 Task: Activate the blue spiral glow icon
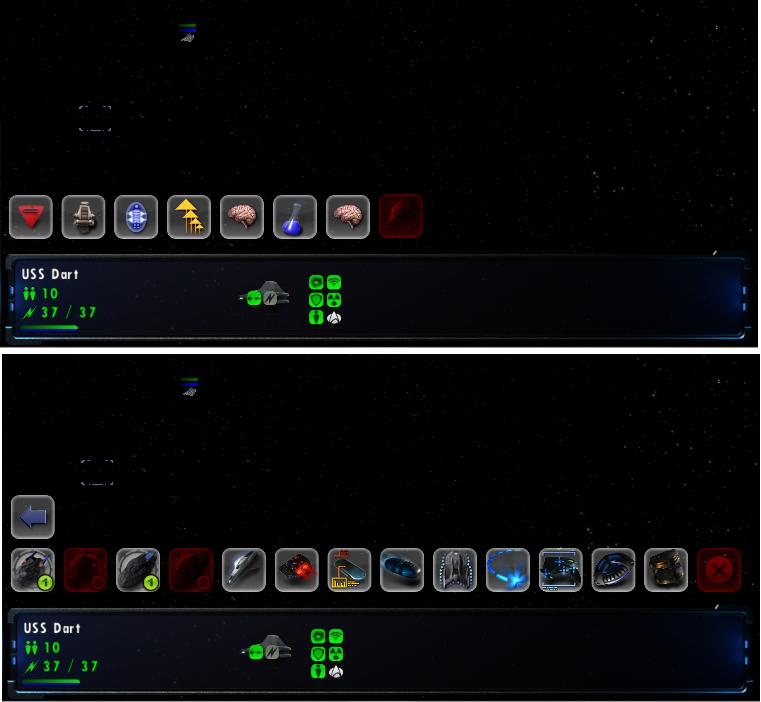(508, 570)
